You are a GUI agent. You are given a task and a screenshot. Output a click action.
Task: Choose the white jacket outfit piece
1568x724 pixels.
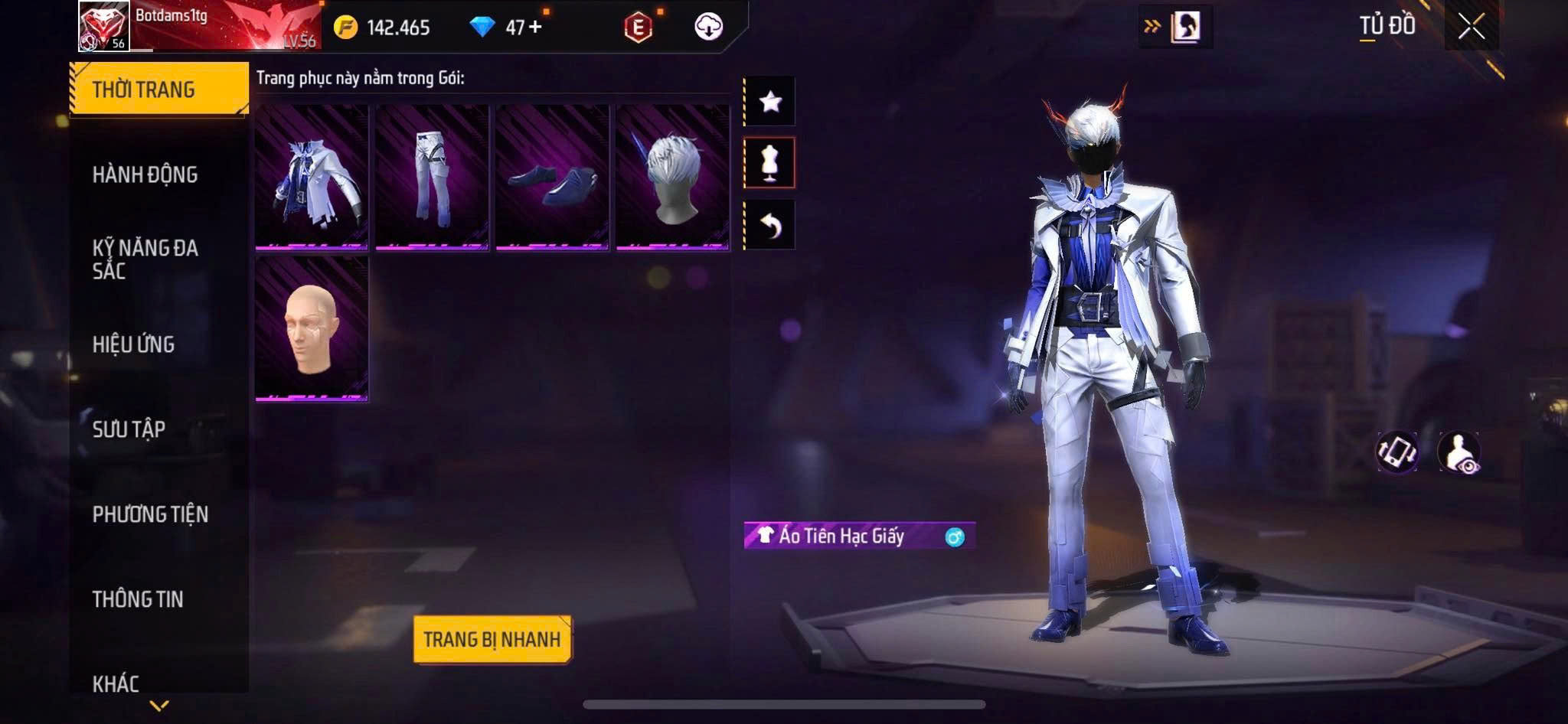coord(312,178)
